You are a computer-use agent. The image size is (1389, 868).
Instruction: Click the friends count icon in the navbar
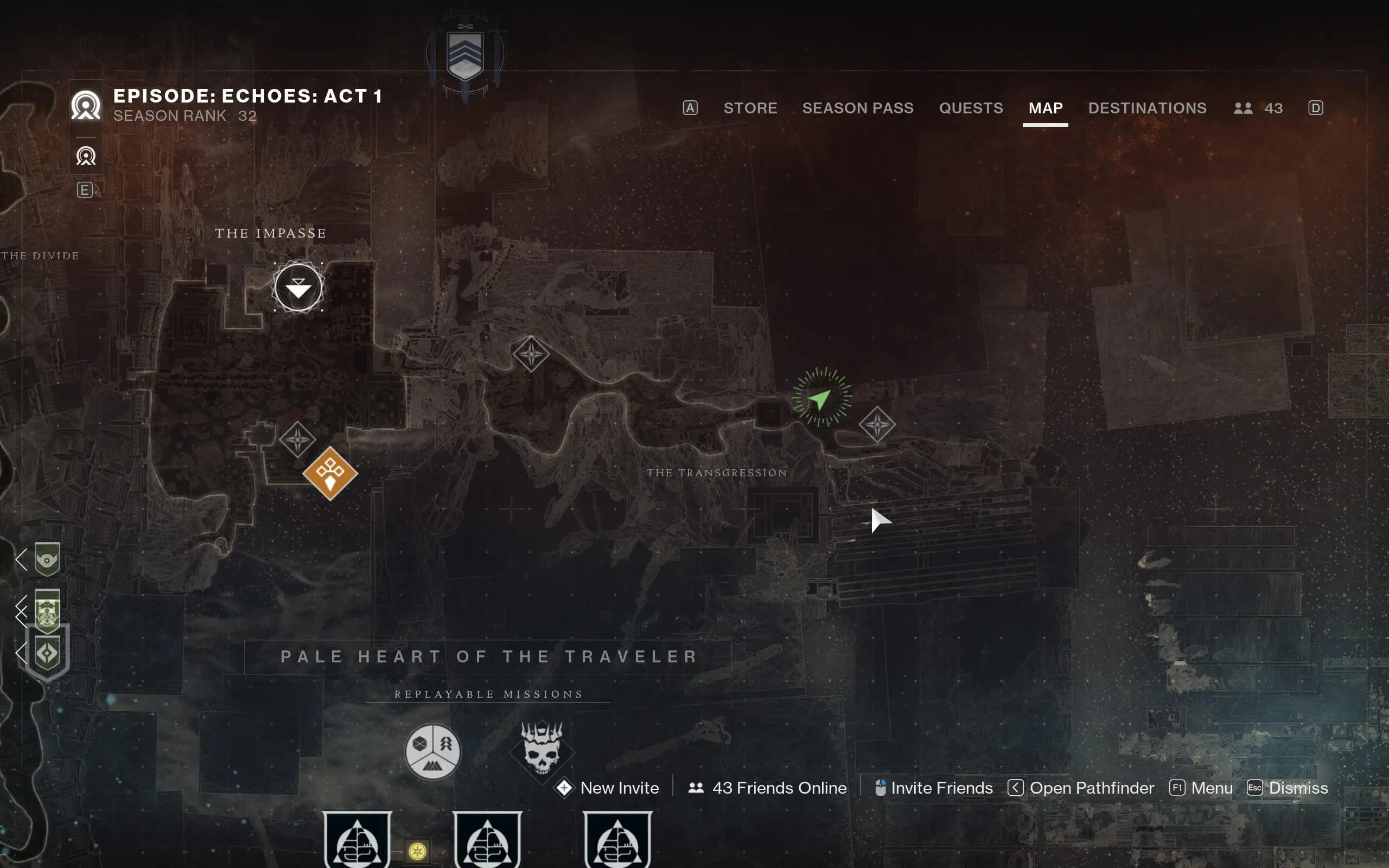point(1243,108)
